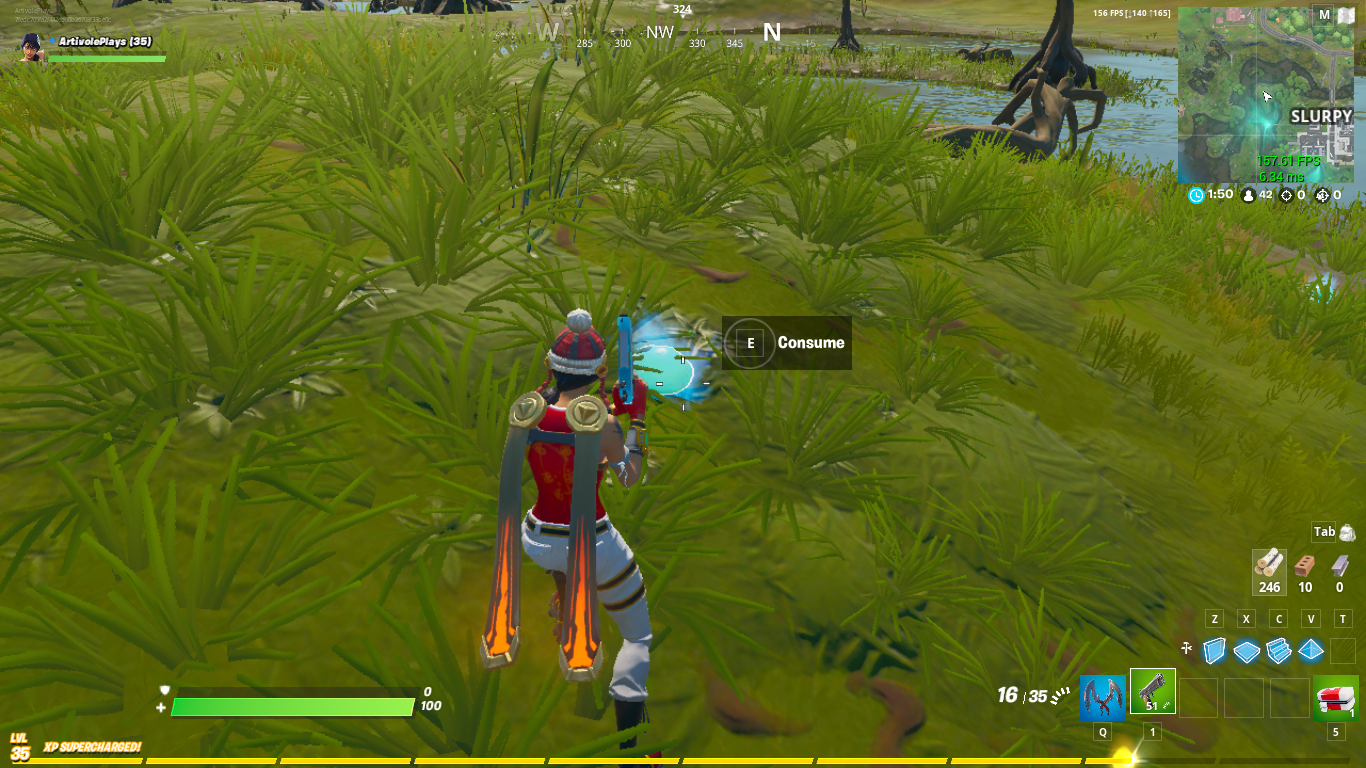Choose the stairs building piece

tap(1279, 651)
